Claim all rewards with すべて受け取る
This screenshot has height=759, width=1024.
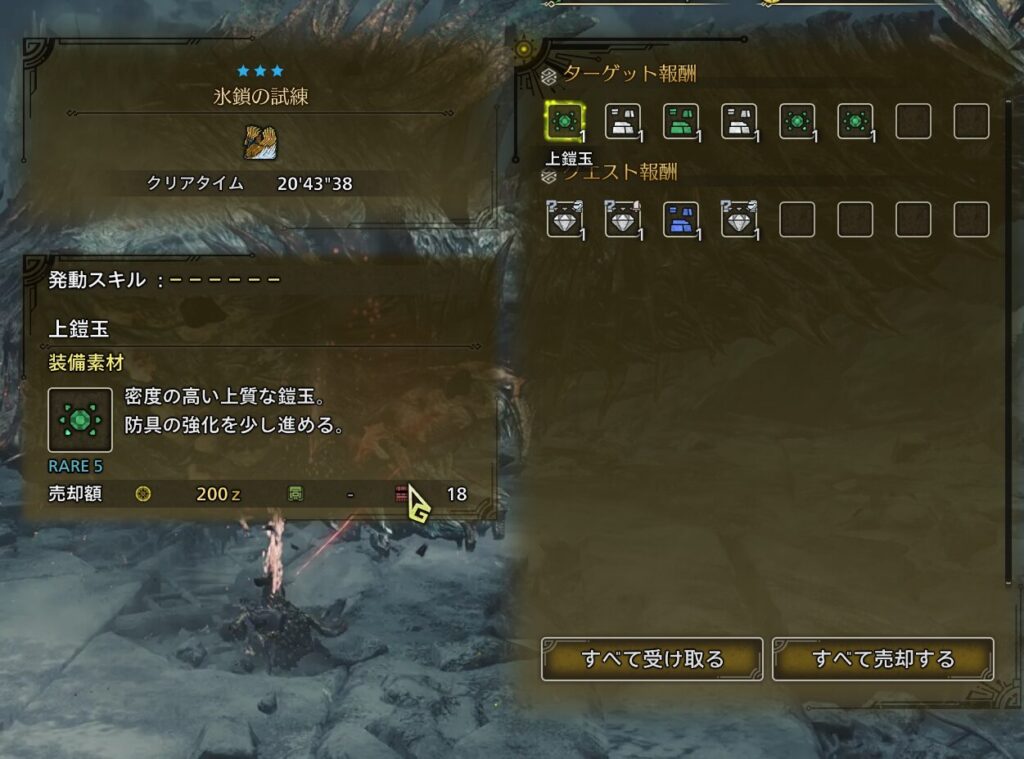click(x=652, y=659)
